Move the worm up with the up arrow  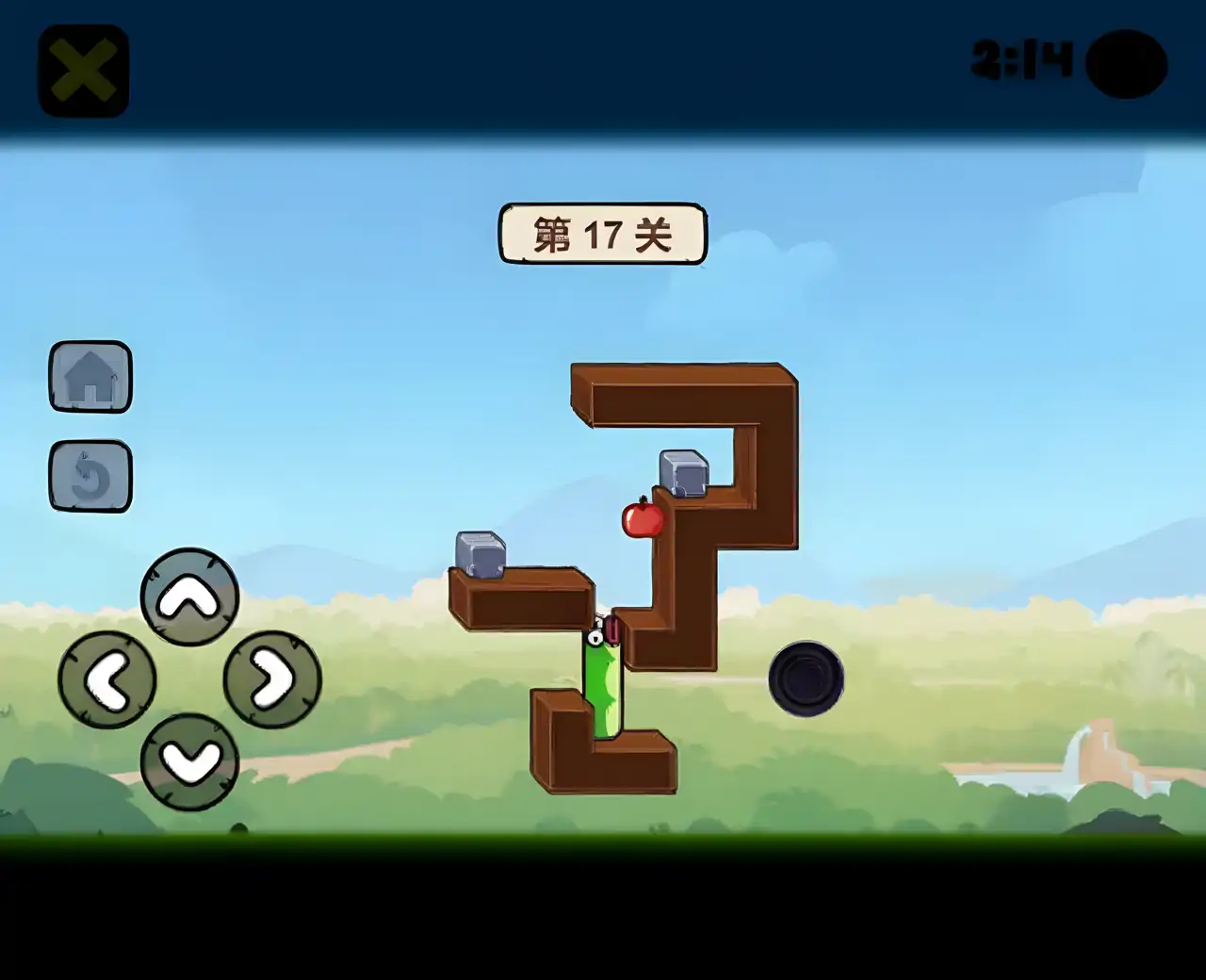[x=189, y=596]
